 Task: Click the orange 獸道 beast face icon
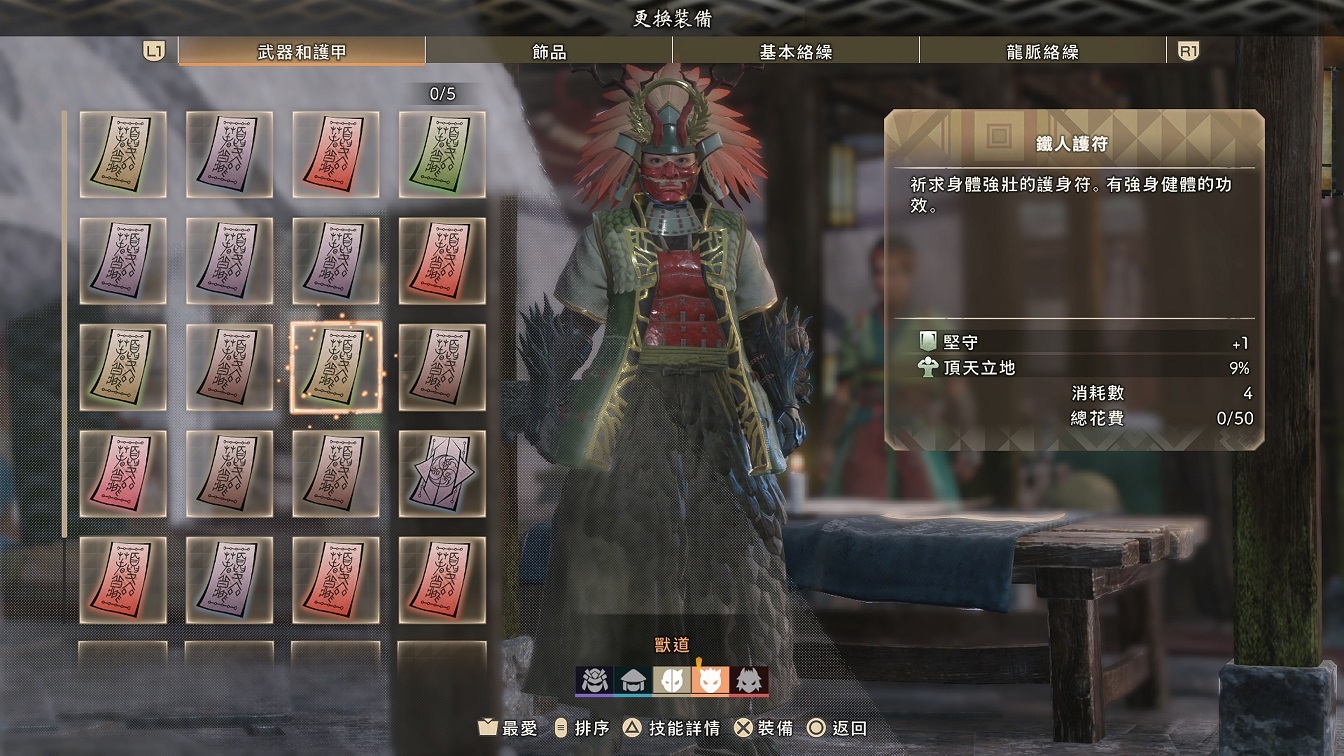(x=710, y=681)
